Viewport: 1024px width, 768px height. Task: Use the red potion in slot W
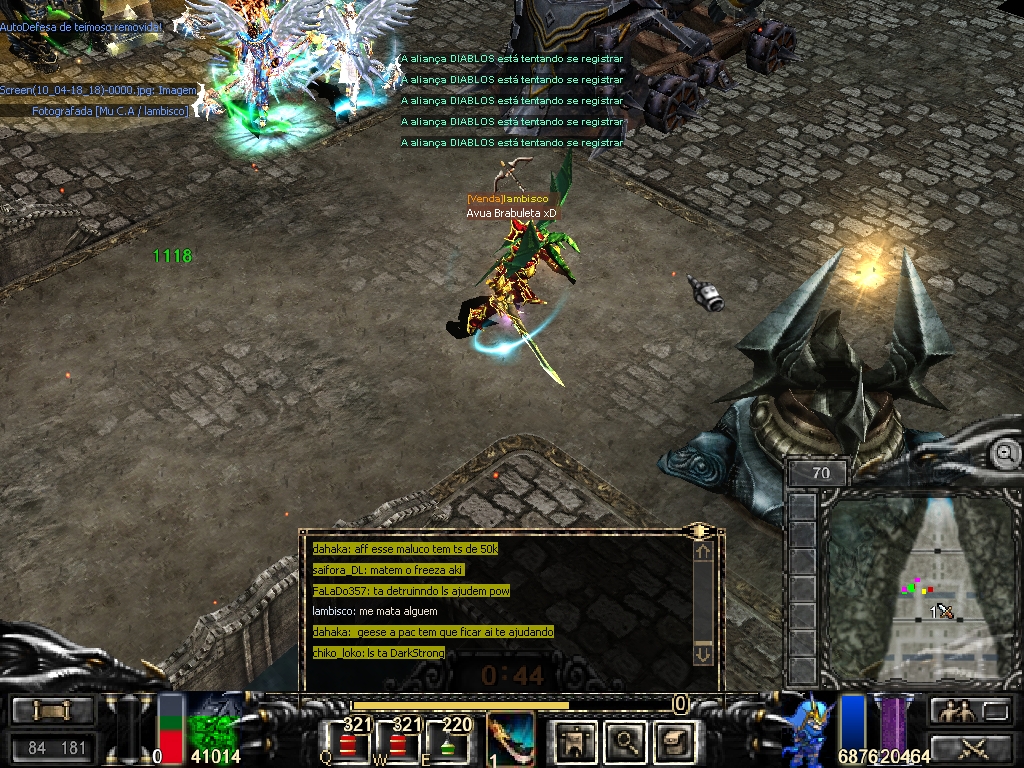pyautogui.click(x=399, y=743)
